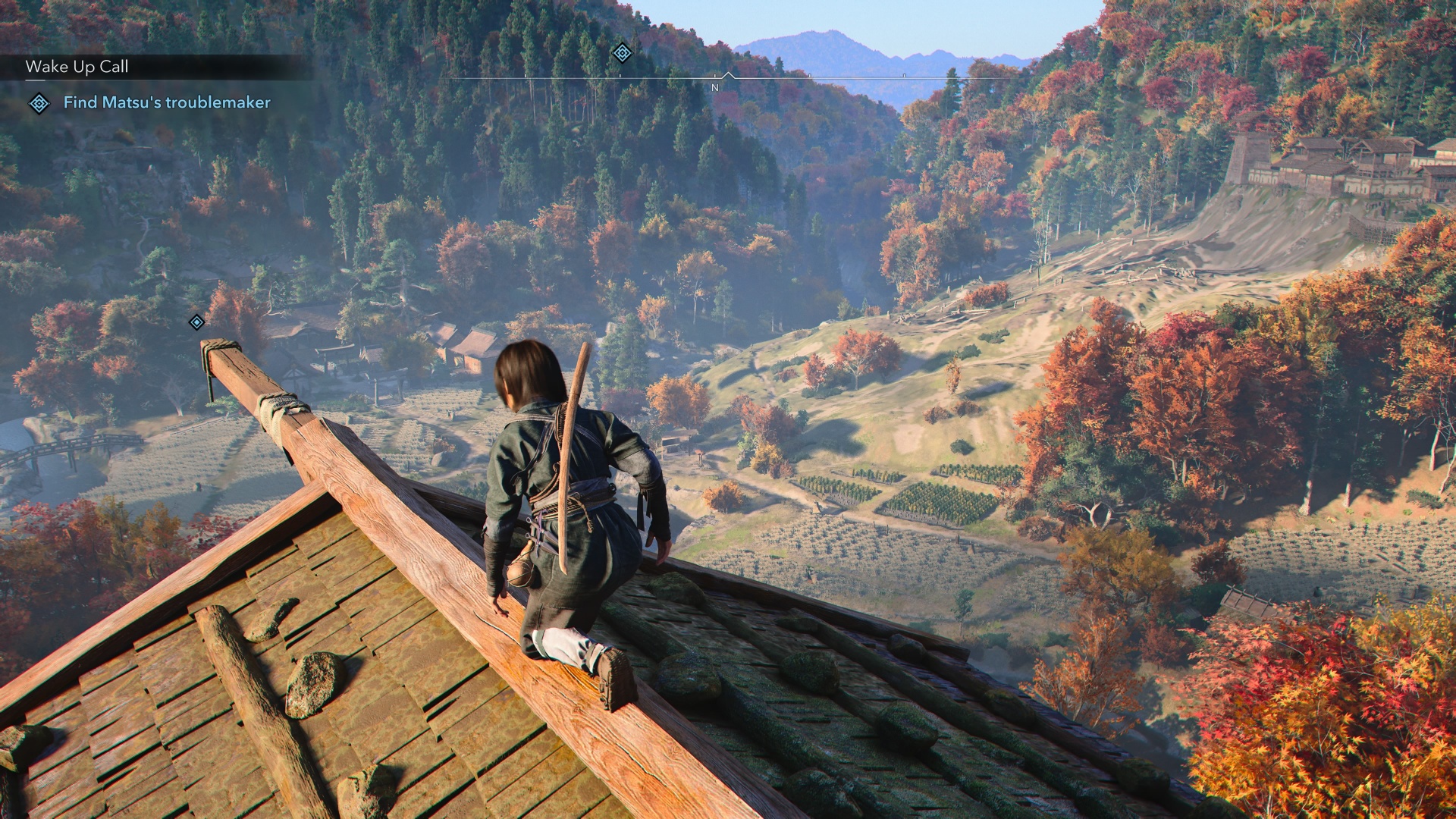Click the north indicator on the compass bar
This screenshot has height=819, width=1456.
point(714,87)
